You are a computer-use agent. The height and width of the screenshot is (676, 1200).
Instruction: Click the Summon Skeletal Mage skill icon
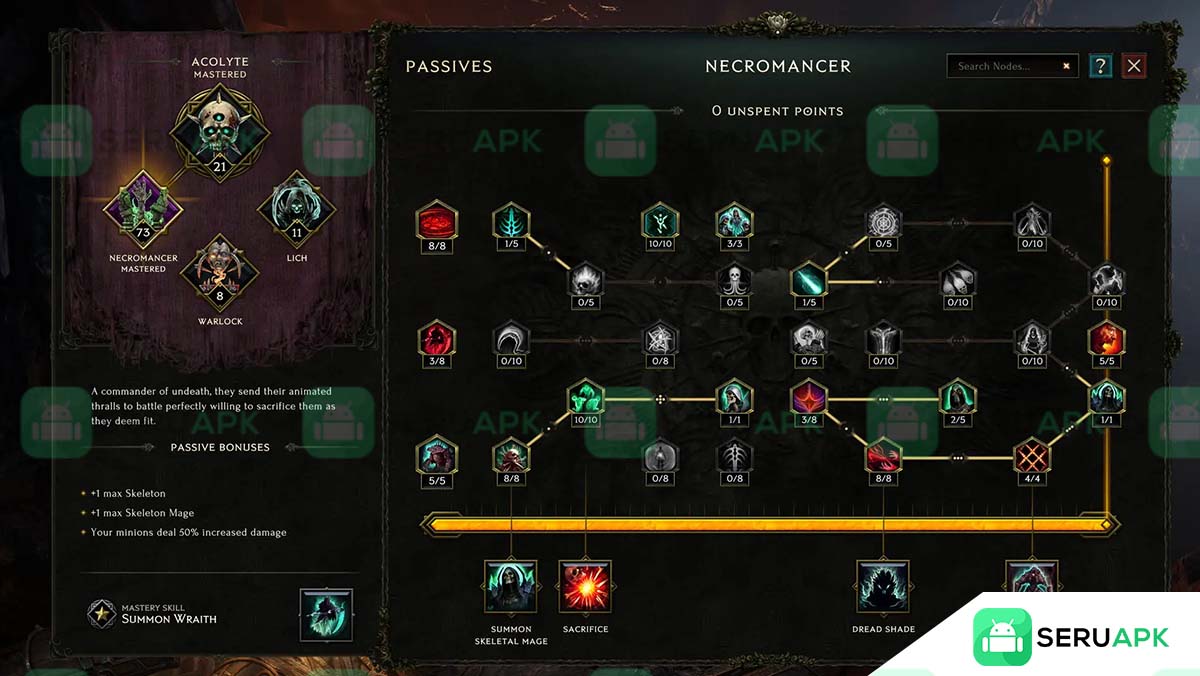(x=511, y=586)
